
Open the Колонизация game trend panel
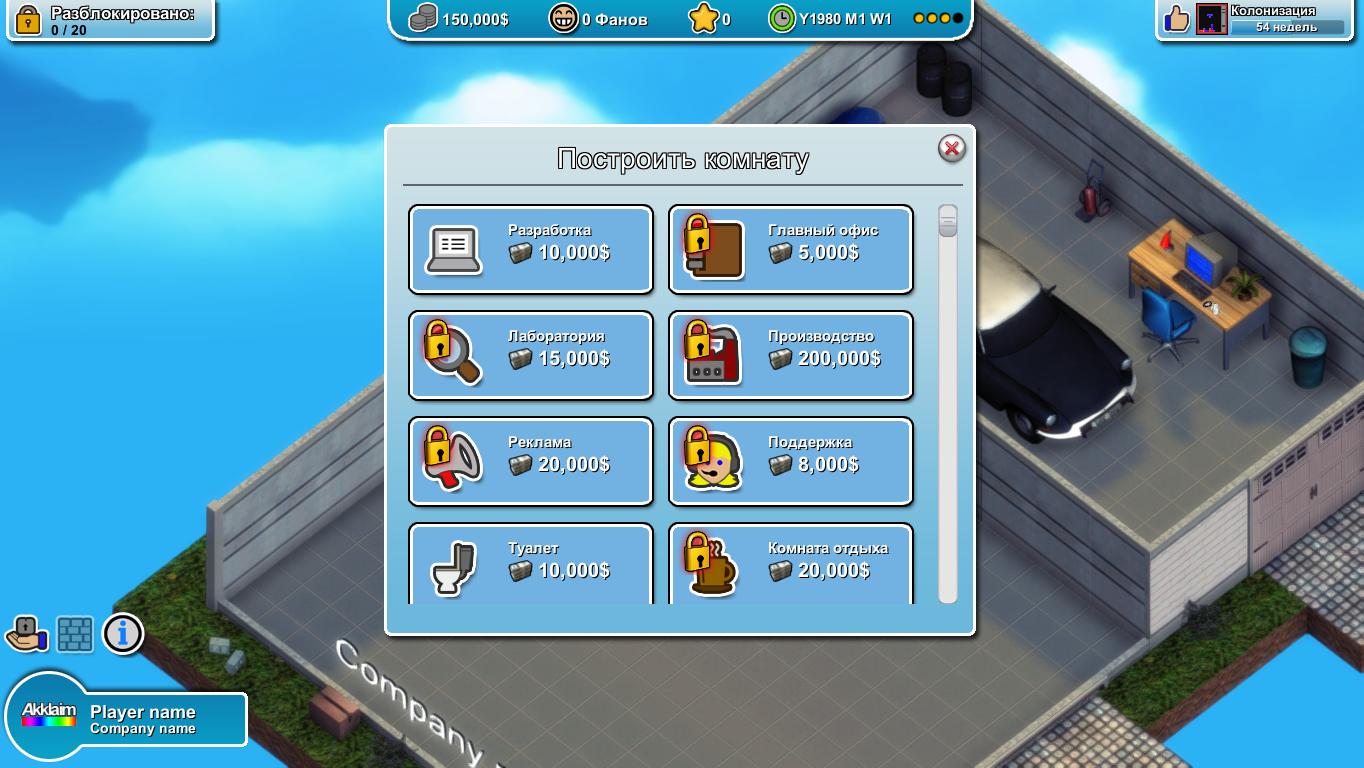[1258, 19]
